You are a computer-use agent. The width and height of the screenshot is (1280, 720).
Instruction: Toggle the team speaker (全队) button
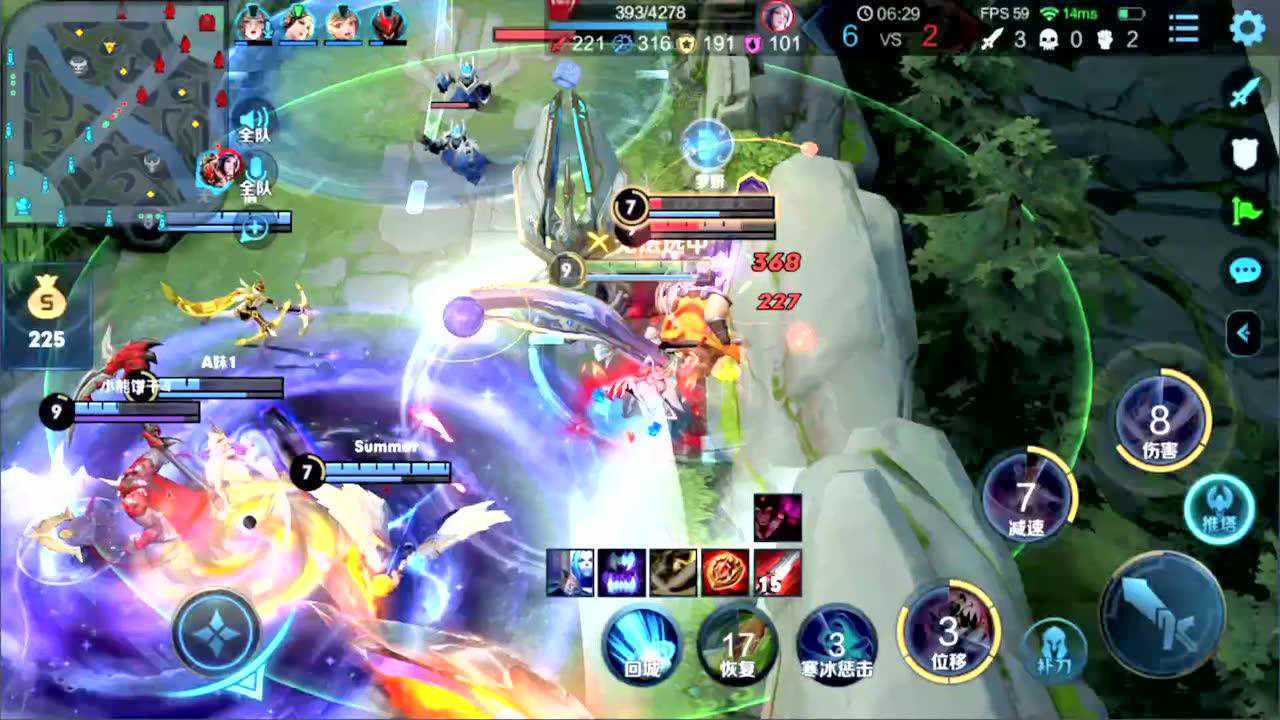click(255, 119)
